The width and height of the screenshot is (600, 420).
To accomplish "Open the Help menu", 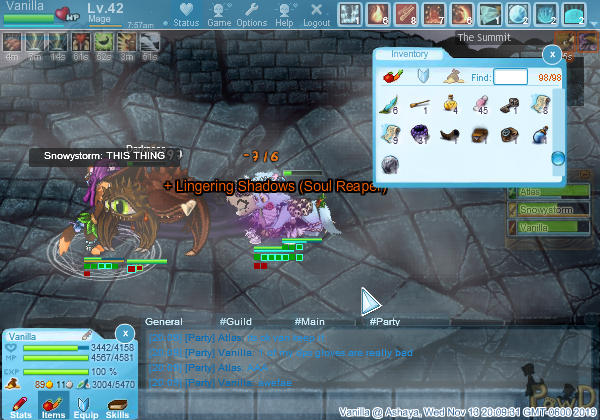I will click(x=284, y=15).
